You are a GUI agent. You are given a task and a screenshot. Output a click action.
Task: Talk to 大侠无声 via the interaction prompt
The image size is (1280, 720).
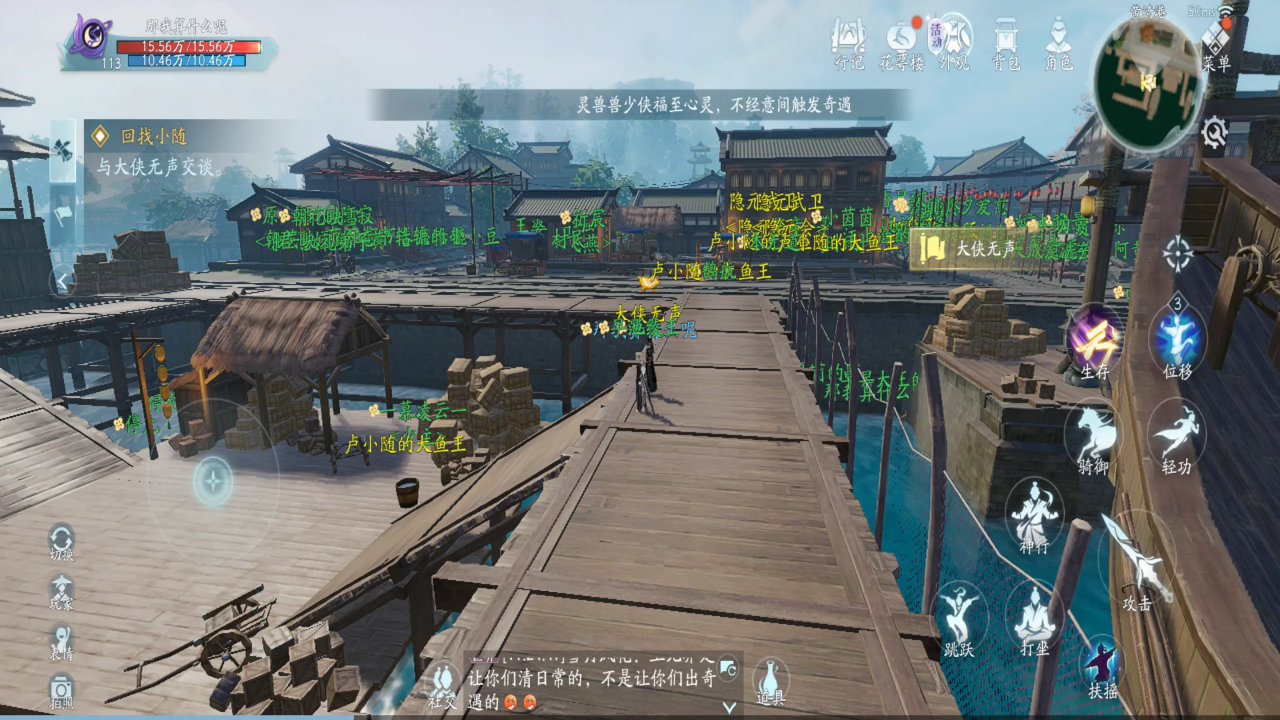966,248
